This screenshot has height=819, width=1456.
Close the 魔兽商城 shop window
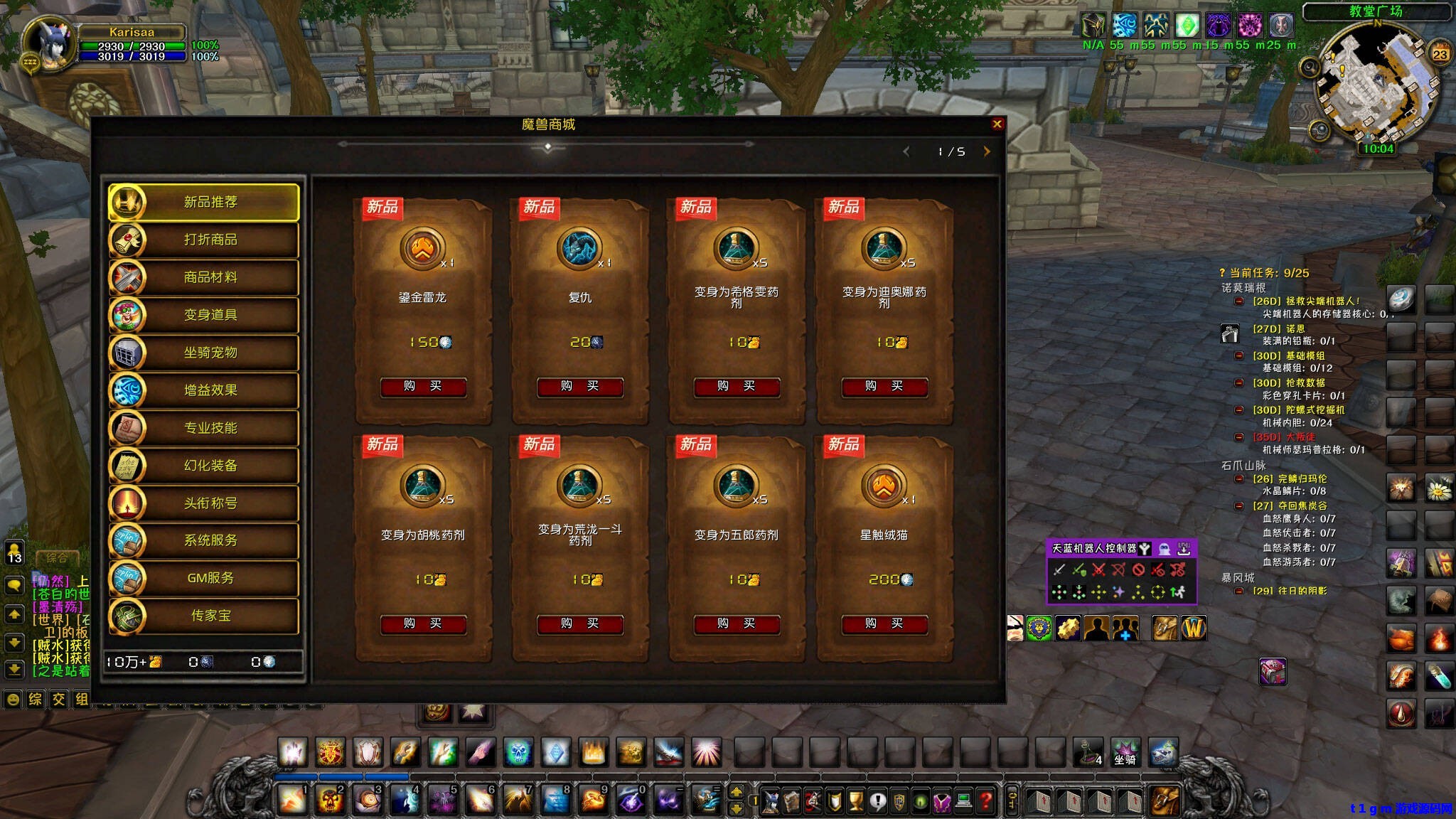(x=997, y=124)
